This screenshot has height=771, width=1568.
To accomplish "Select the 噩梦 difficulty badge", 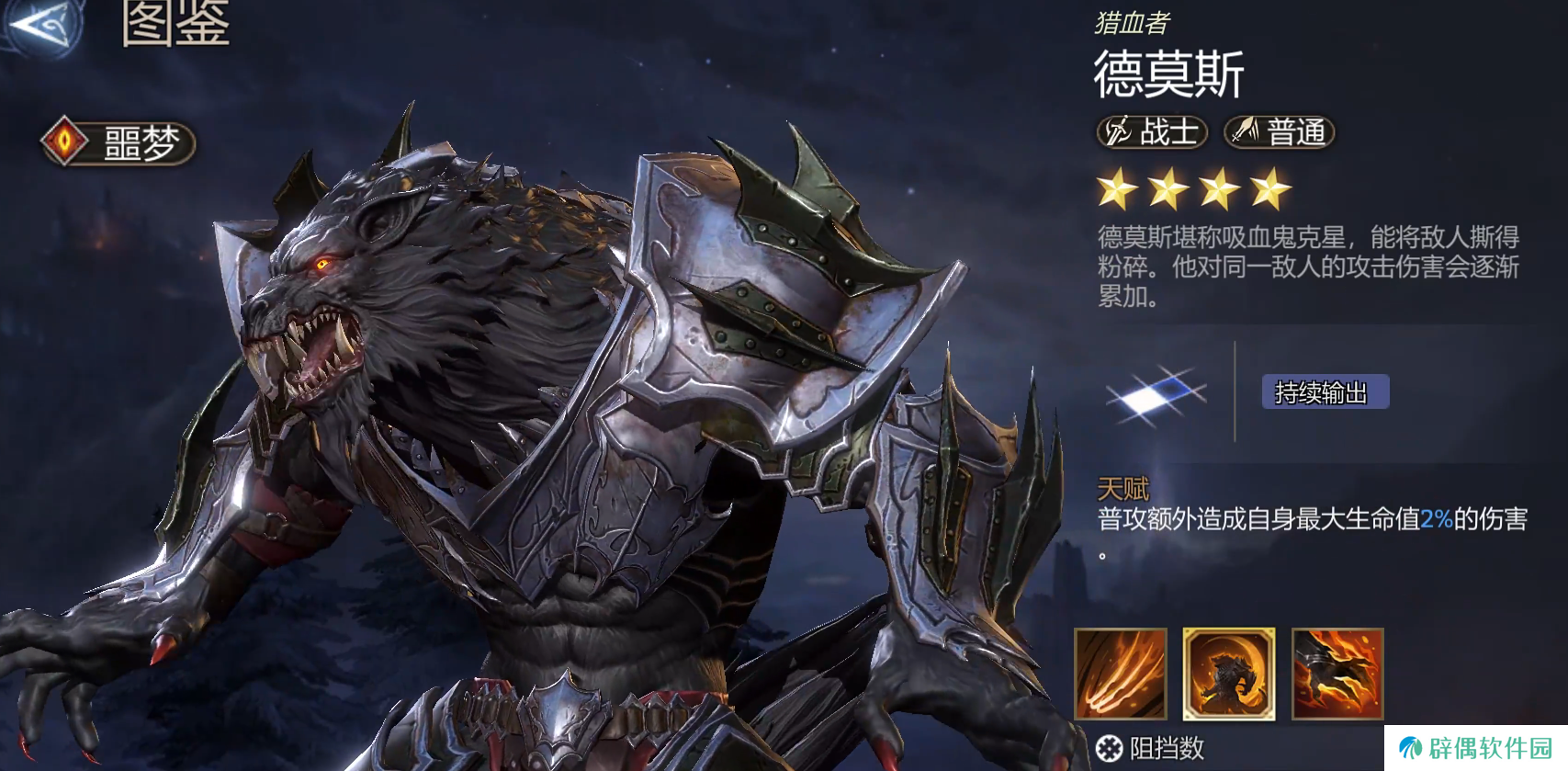I will tap(118, 143).
